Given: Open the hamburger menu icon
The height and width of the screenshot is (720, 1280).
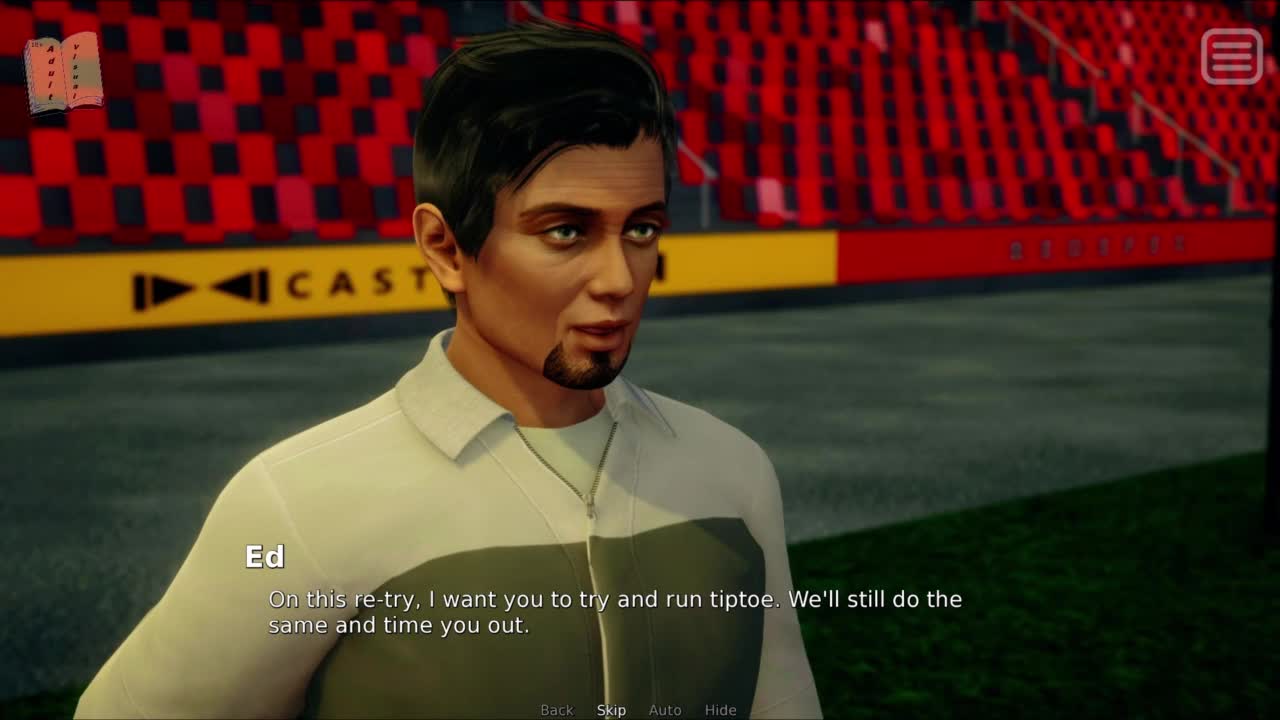Looking at the screenshot, I should click(x=1231, y=56).
